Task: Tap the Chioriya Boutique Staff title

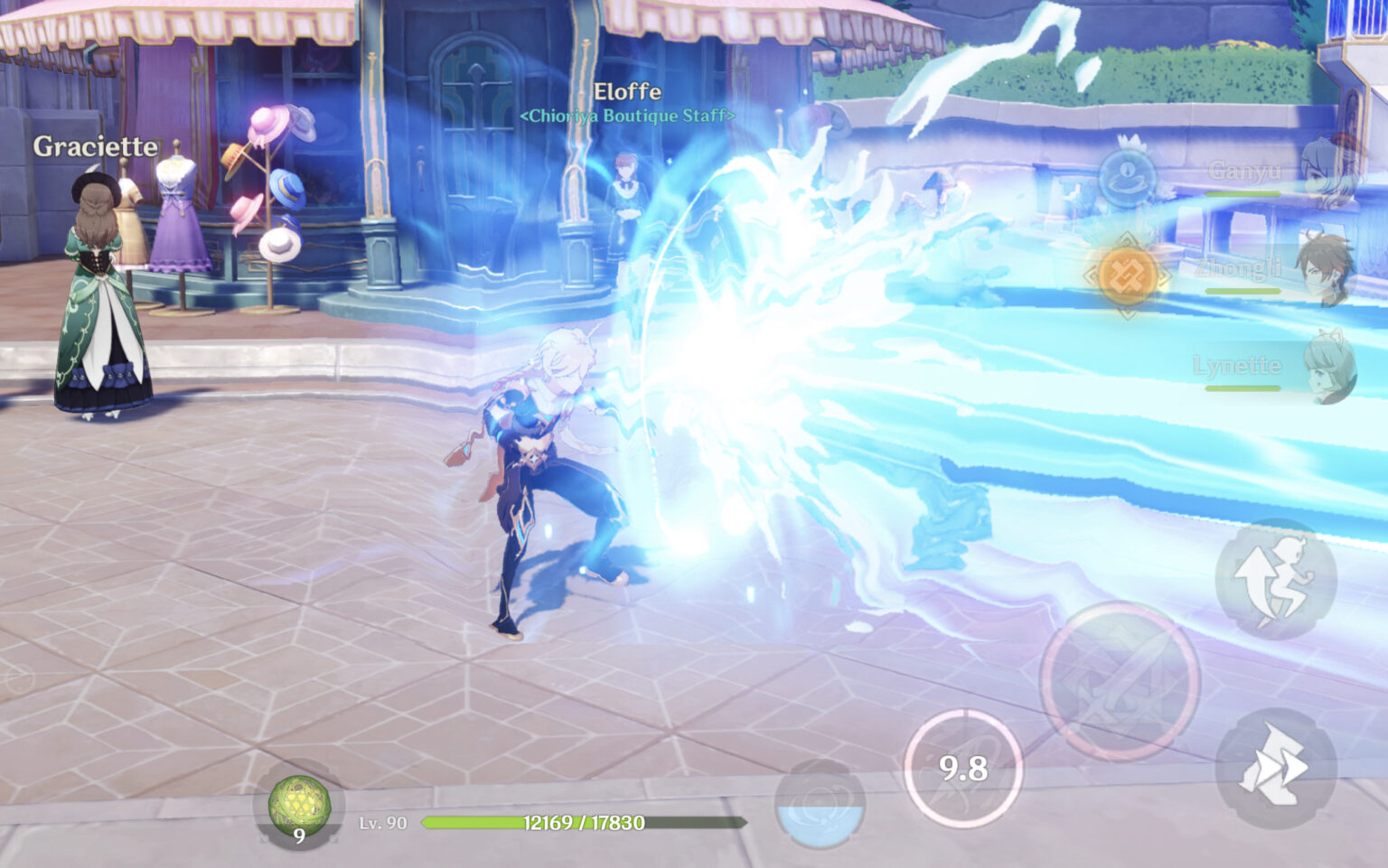Action: pyautogui.click(x=627, y=116)
